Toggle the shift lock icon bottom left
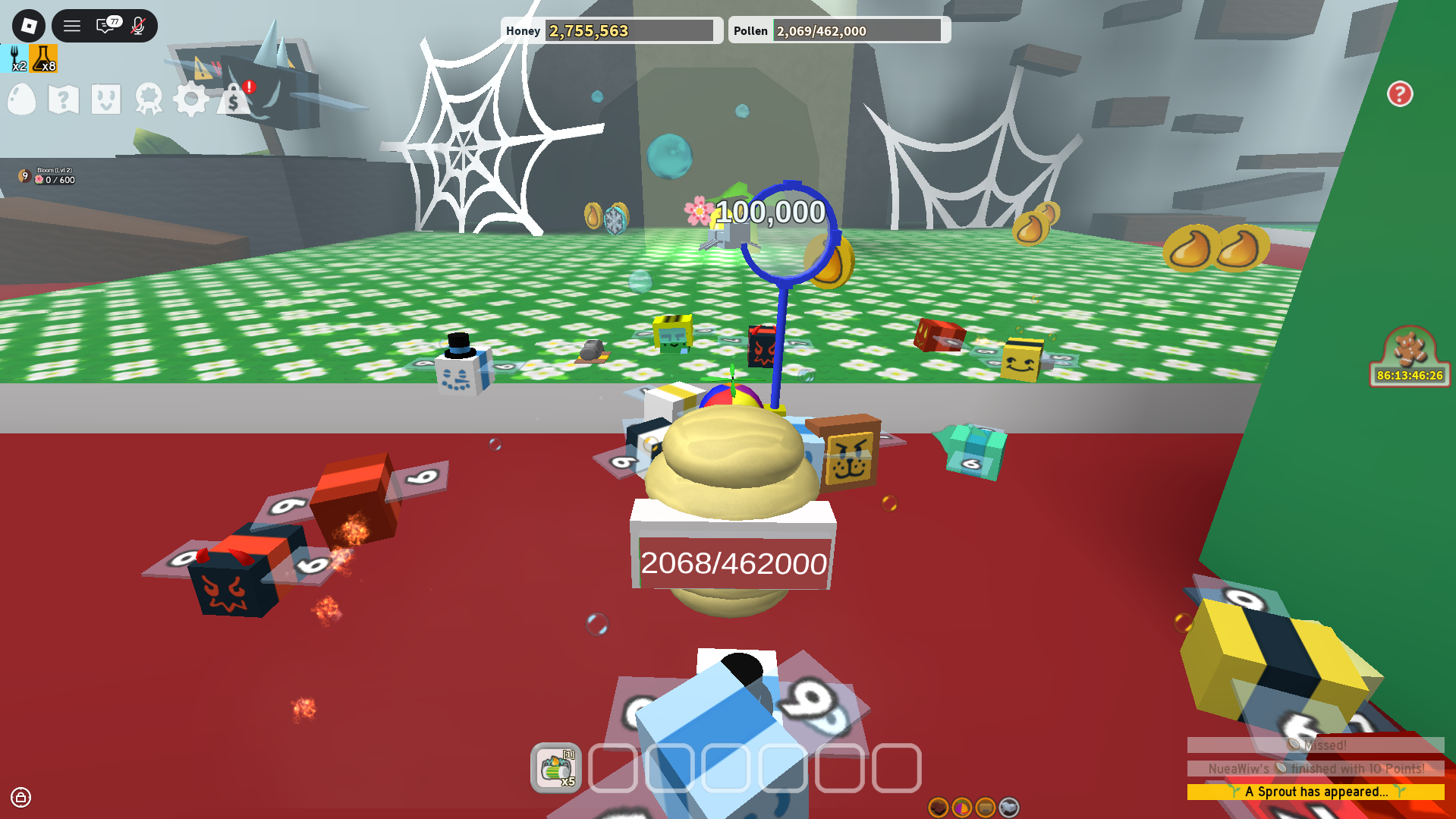The width and height of the screenshot is (1456, 819). pyautogui.click(x=22, y=798)
